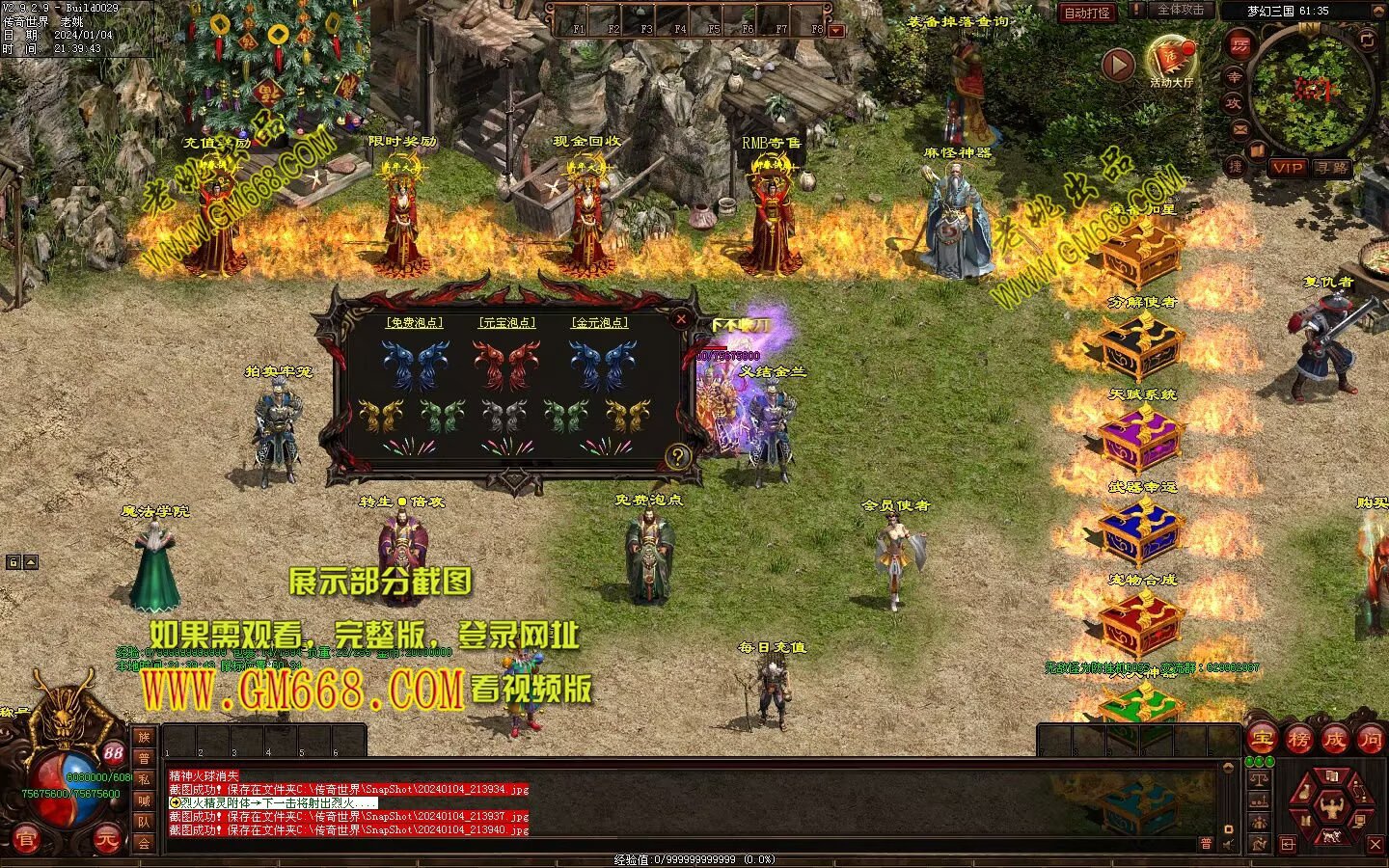
Task: Activate 寻路 pathfinding
Action: 1331,168
